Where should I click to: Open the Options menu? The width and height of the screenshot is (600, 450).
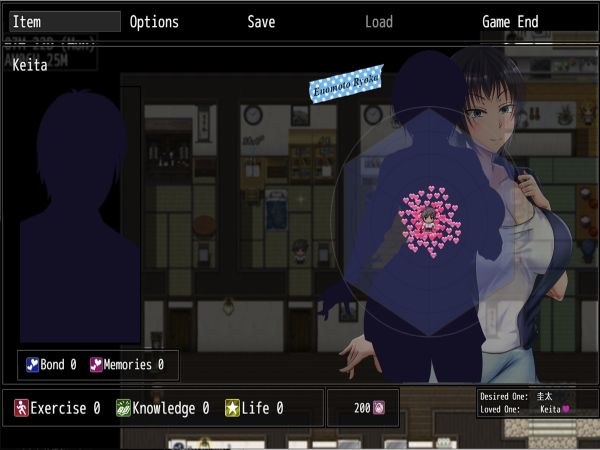[x=154, y=22]
